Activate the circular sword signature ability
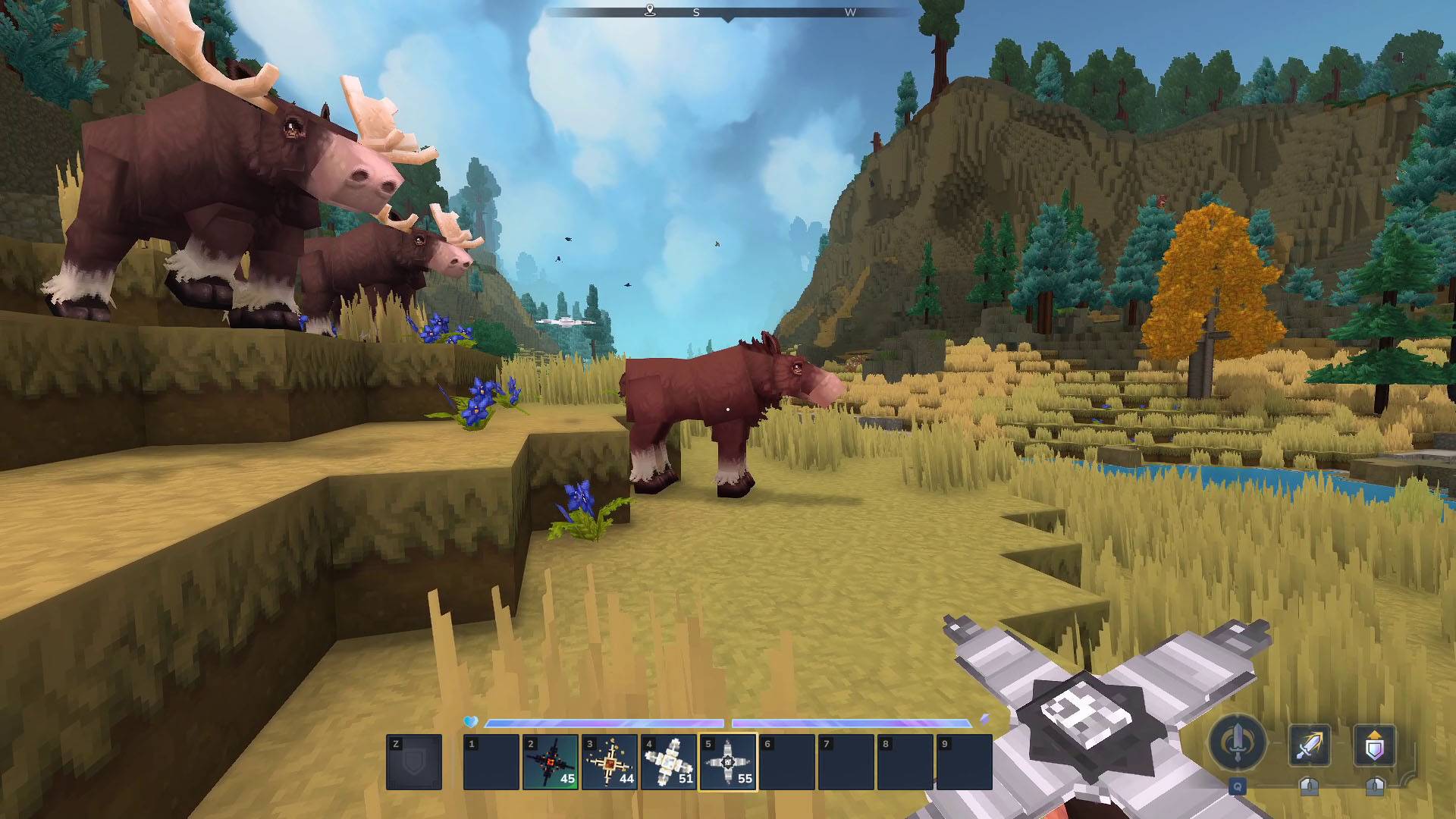This screenshot has height=819, width=1456. point(1238,742)
